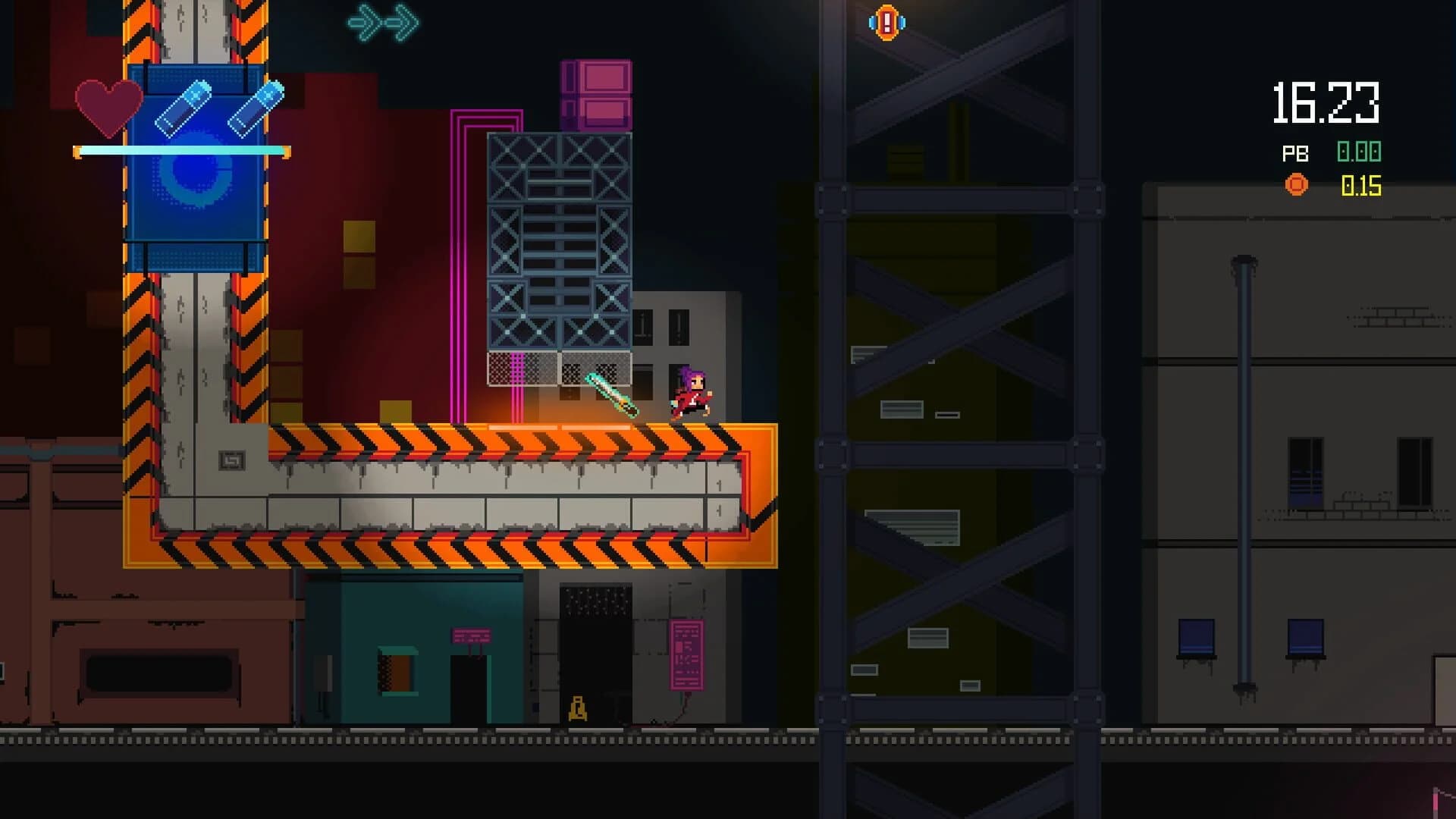1456x819 pixels.
Task: Toggle the 0.00 green split timer
Action: tap(1360, 152)
